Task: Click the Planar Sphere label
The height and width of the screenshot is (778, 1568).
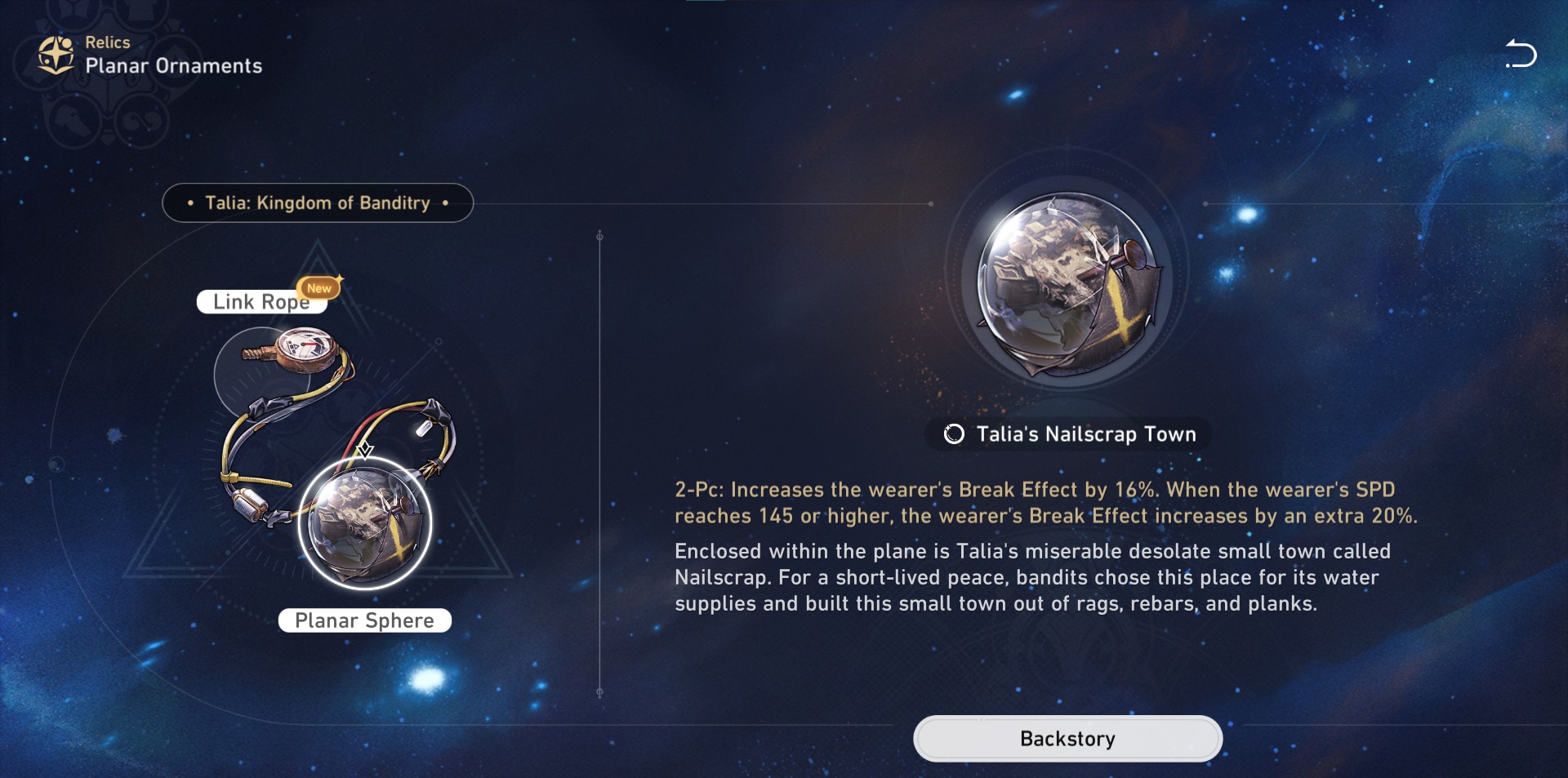Action: [364, 620]
